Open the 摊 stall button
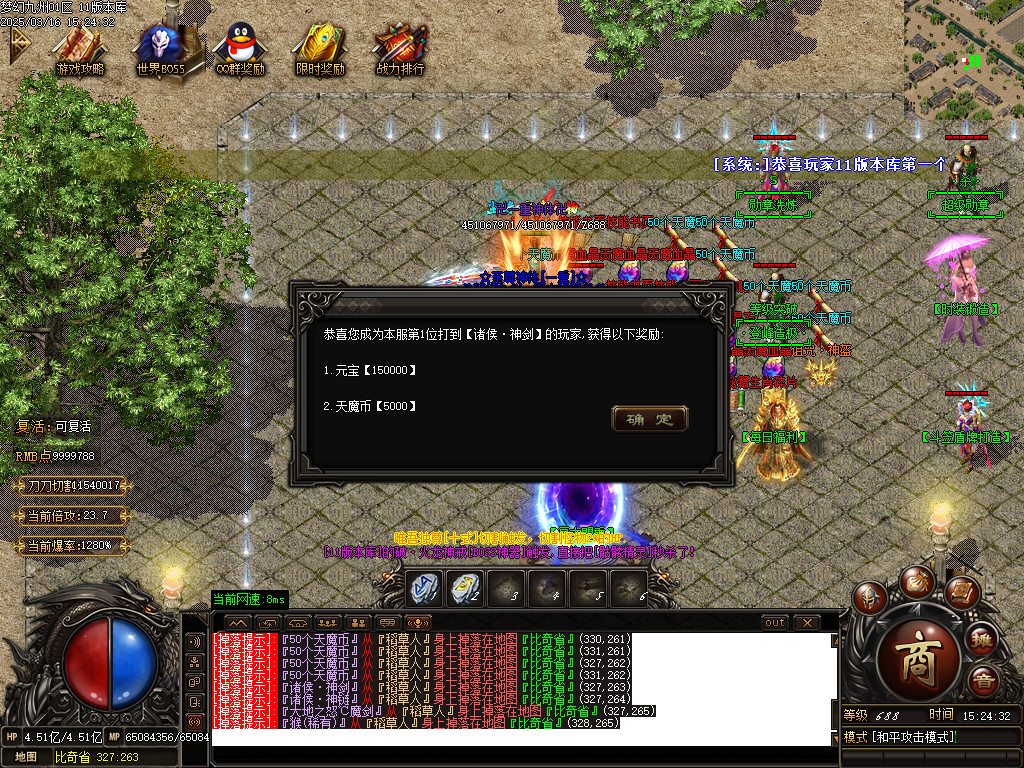The width and height of the screenshot is (1024, 768). tap(983, 640)
